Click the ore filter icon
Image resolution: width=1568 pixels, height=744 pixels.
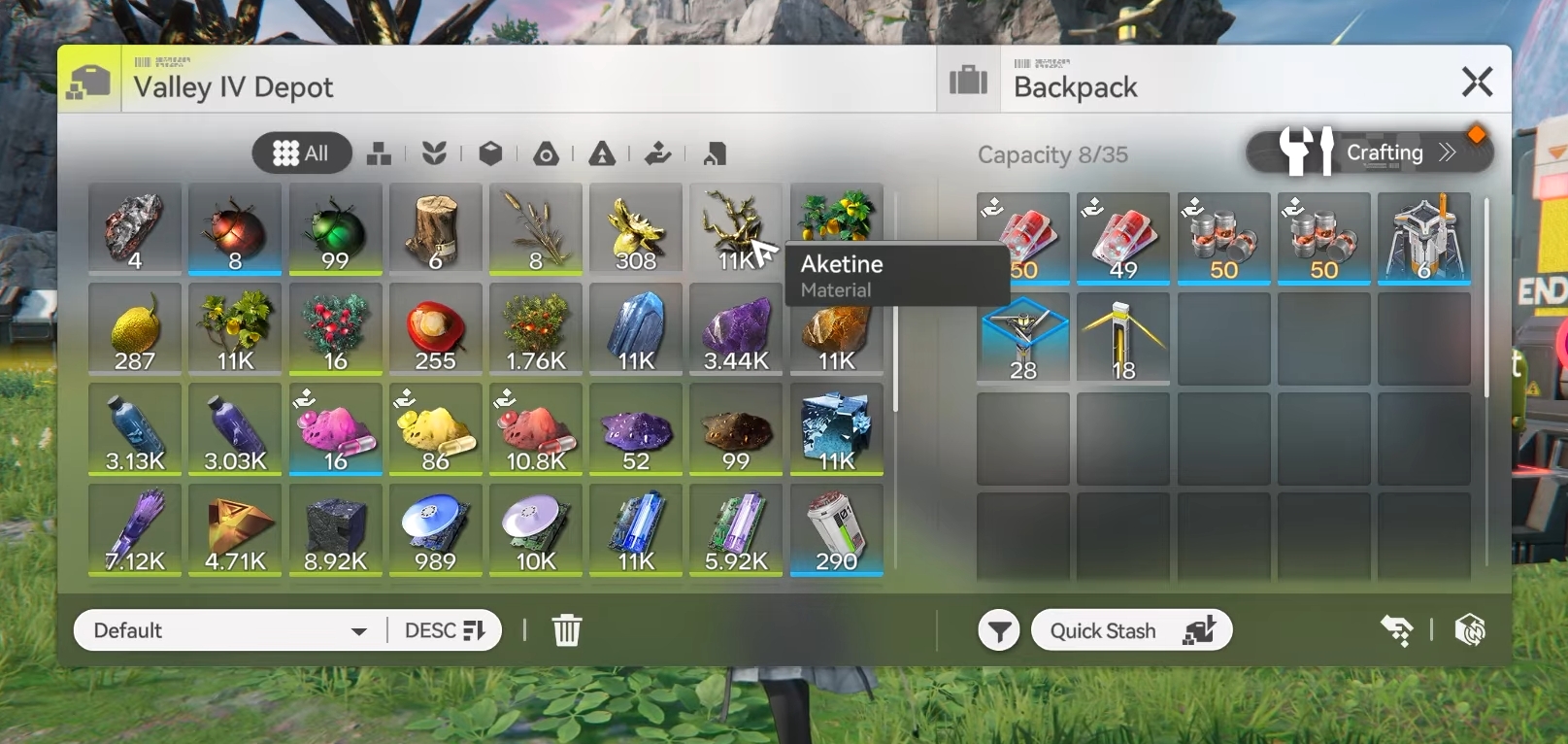[x=546, y=152]
